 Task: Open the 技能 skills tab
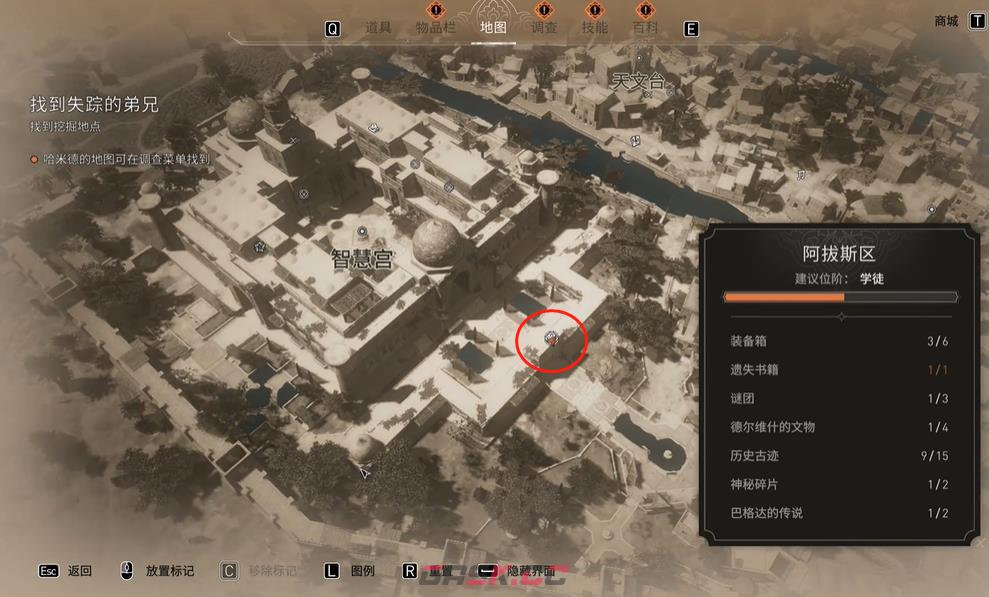click(x=594, y=28)
